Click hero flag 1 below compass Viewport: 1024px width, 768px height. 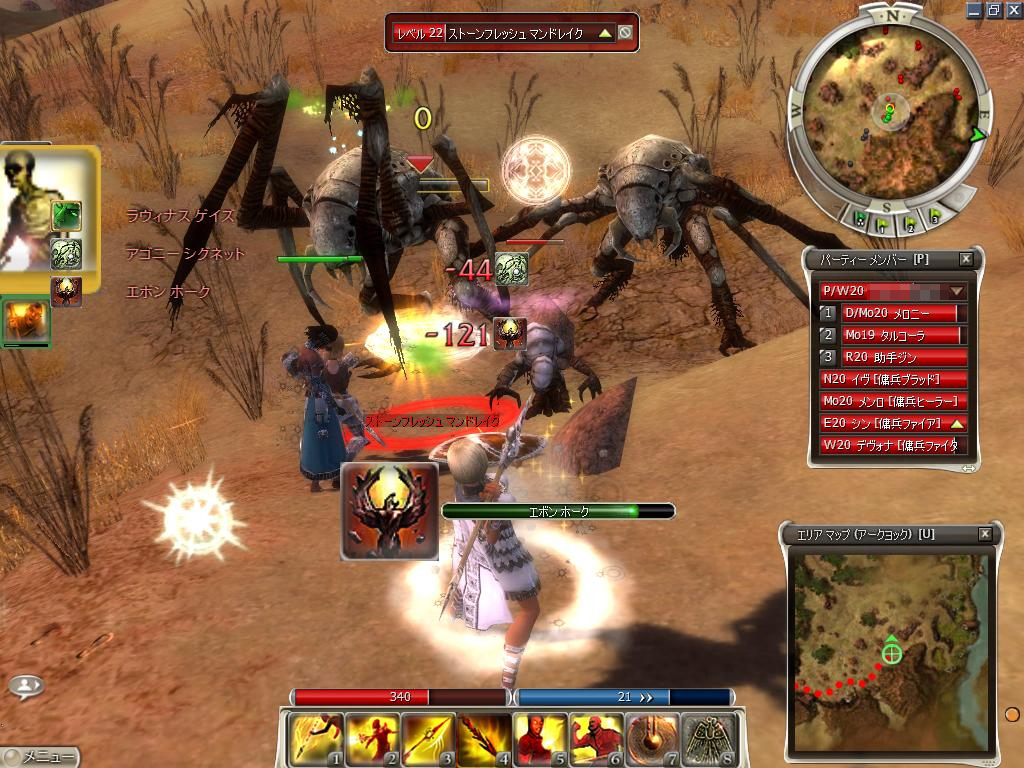click(x=884, y=222)
